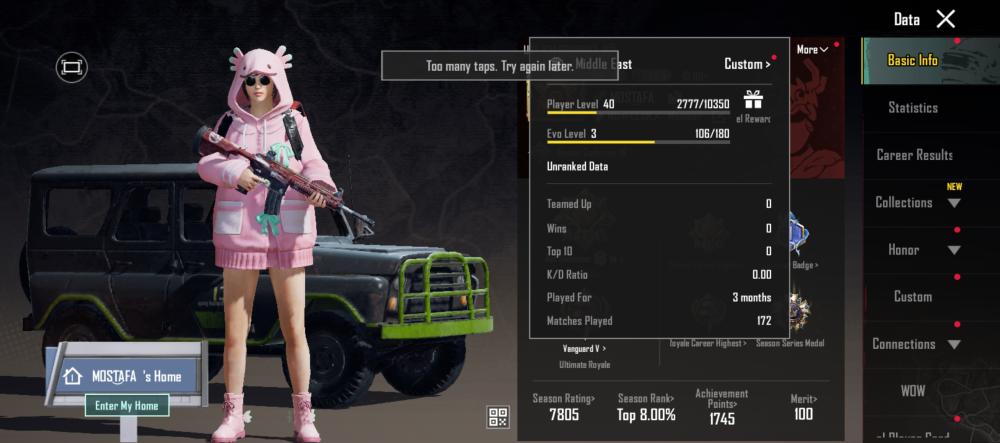1000x443 pixels.
Task: Close the Data screen with the X
Action: click(945, 19)
